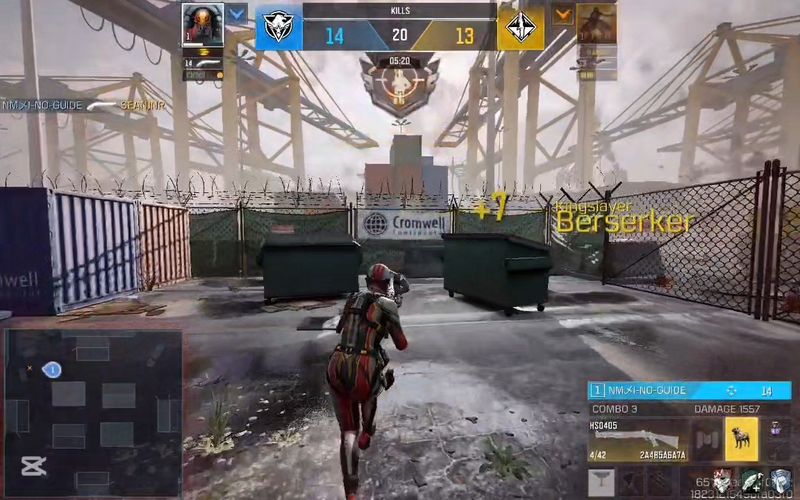Viewport: 800px width, 500px height.
Task: Select the HSO405 shotgun weapon slot
Action: click(x=639, y=440)
